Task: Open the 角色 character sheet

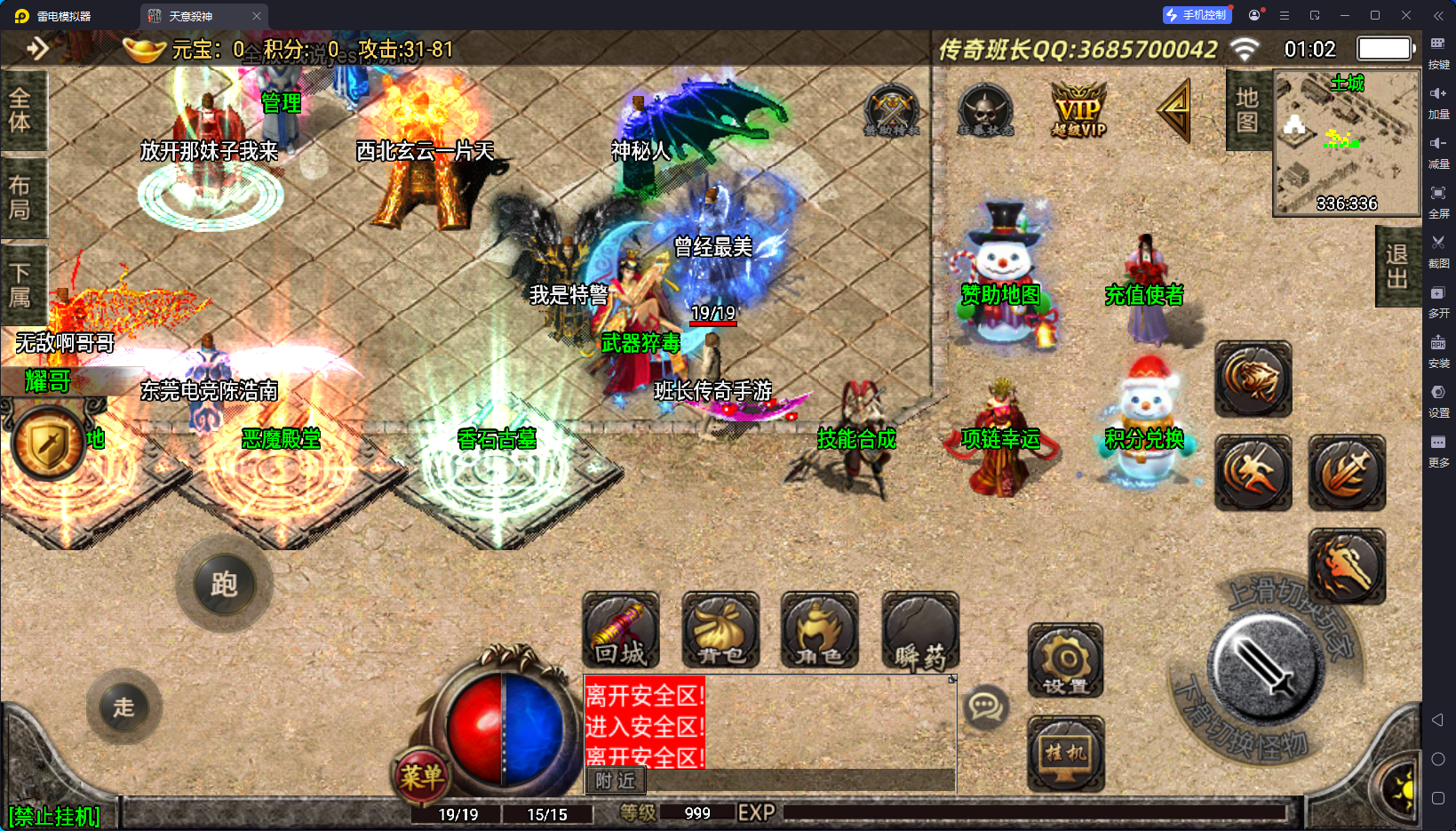Action: (819, 630)
